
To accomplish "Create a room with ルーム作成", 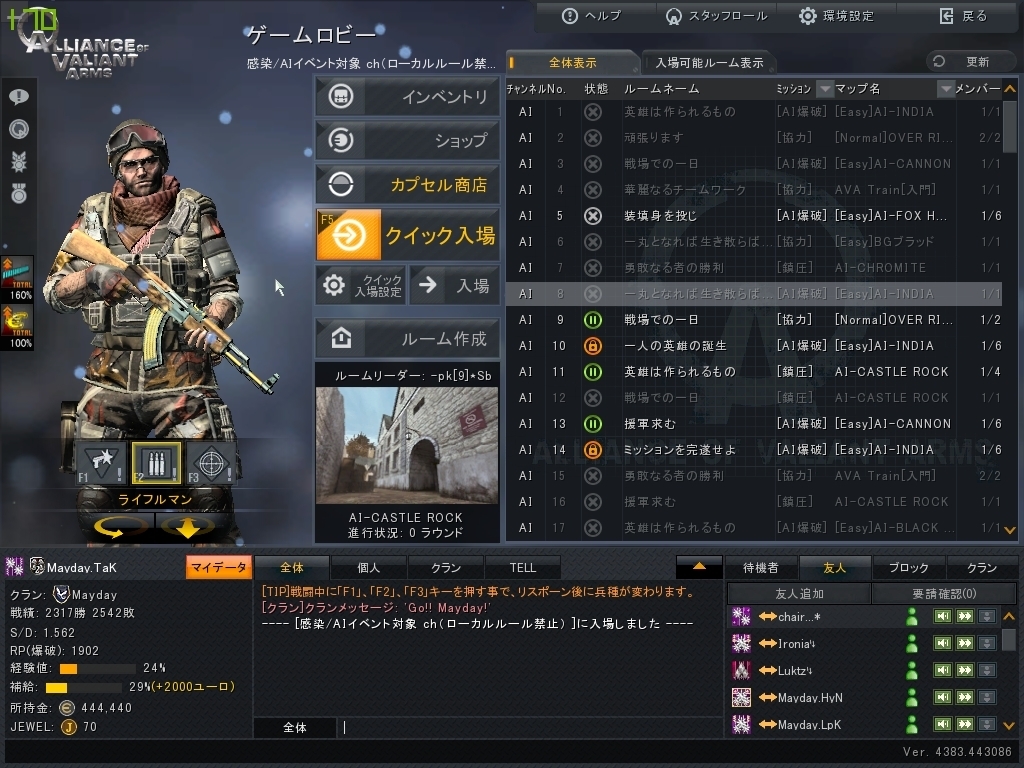I will click(x=407, y=339).
